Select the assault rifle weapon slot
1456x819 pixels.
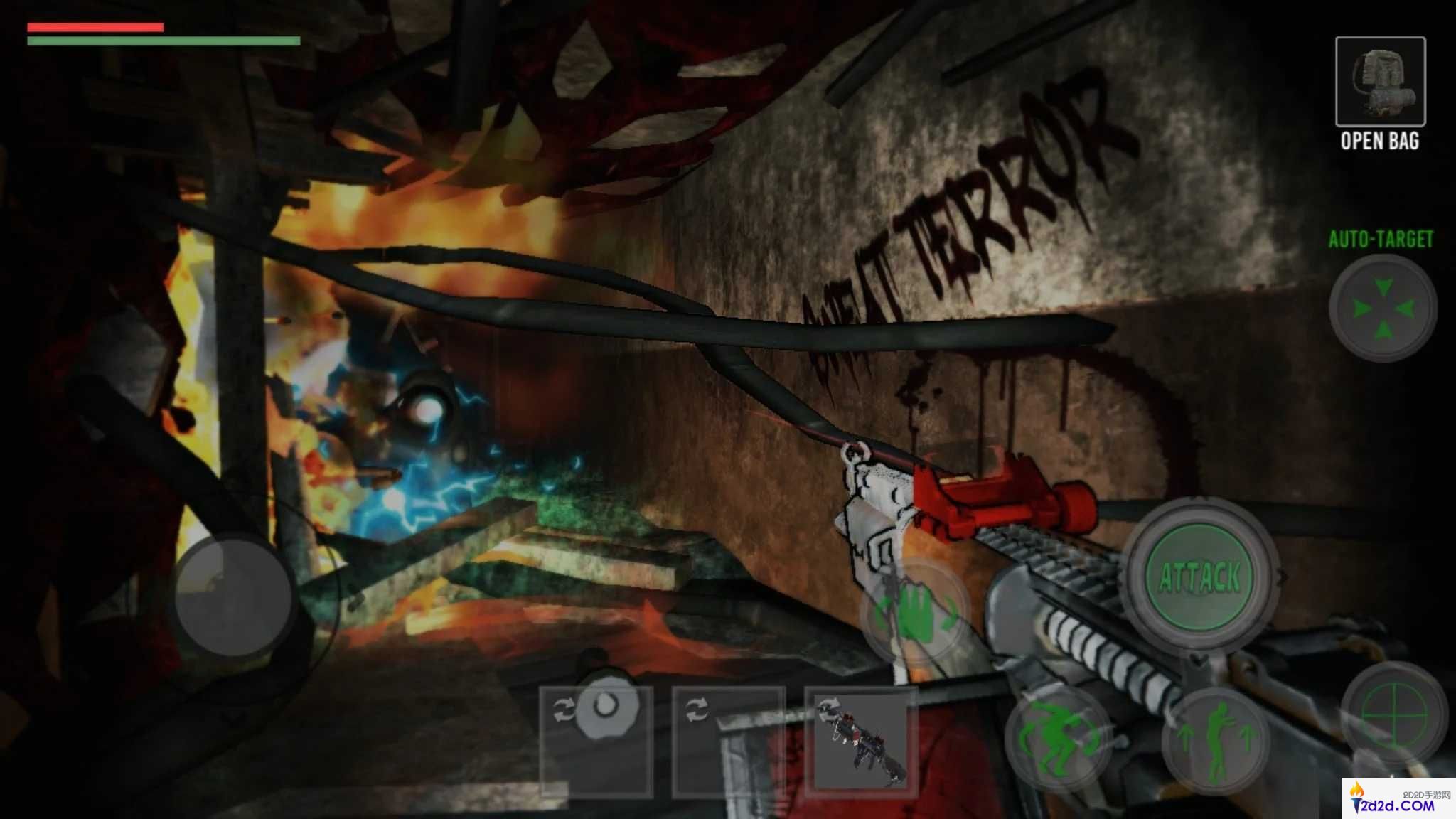861,741
